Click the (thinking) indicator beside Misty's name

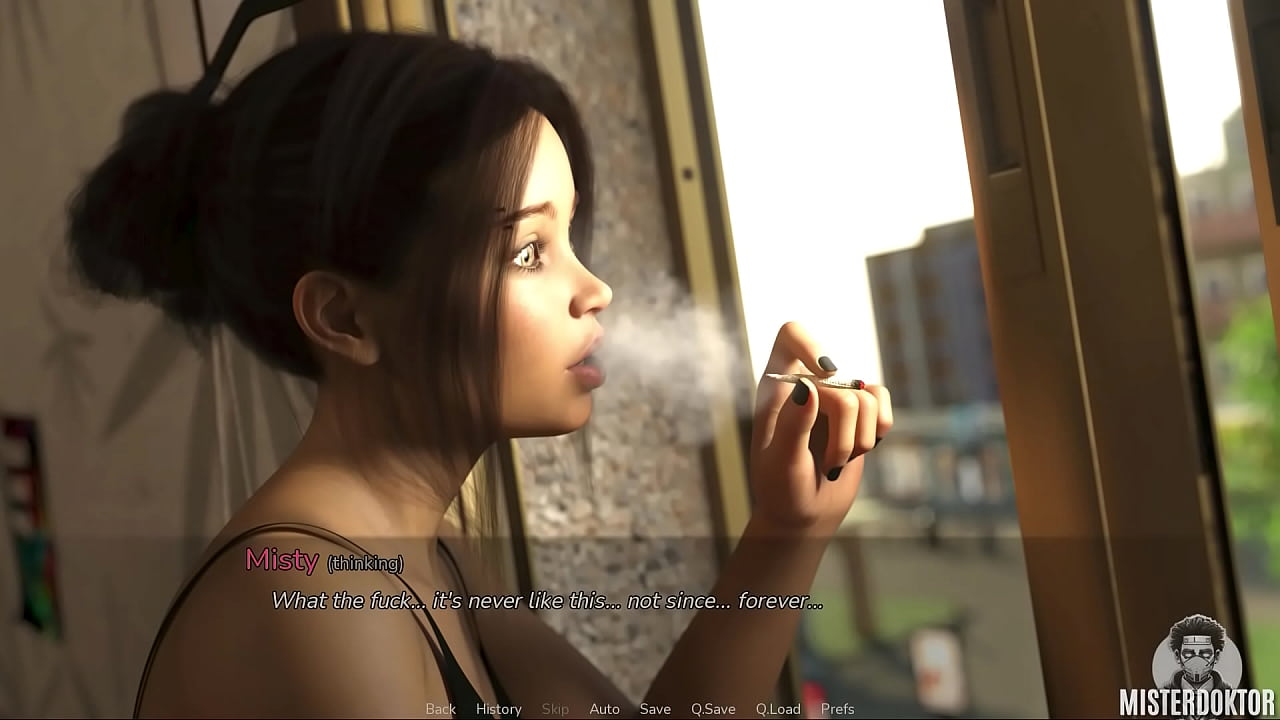click(365, 565)
